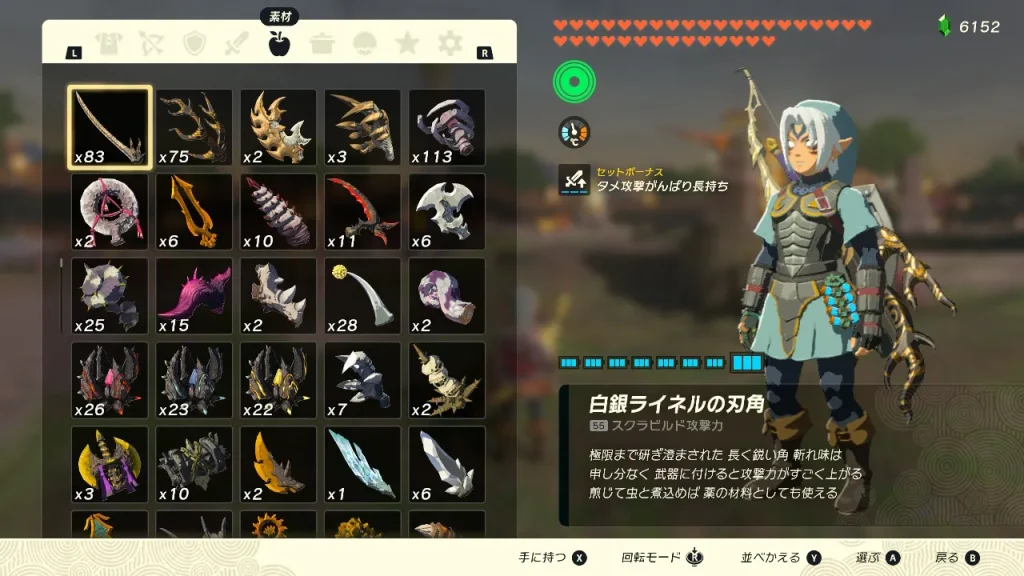Image resolution: width=1024 pixels, height=576 pixels.
Task: Switch to the food cooking-pot tab
Action: [322, 43]
